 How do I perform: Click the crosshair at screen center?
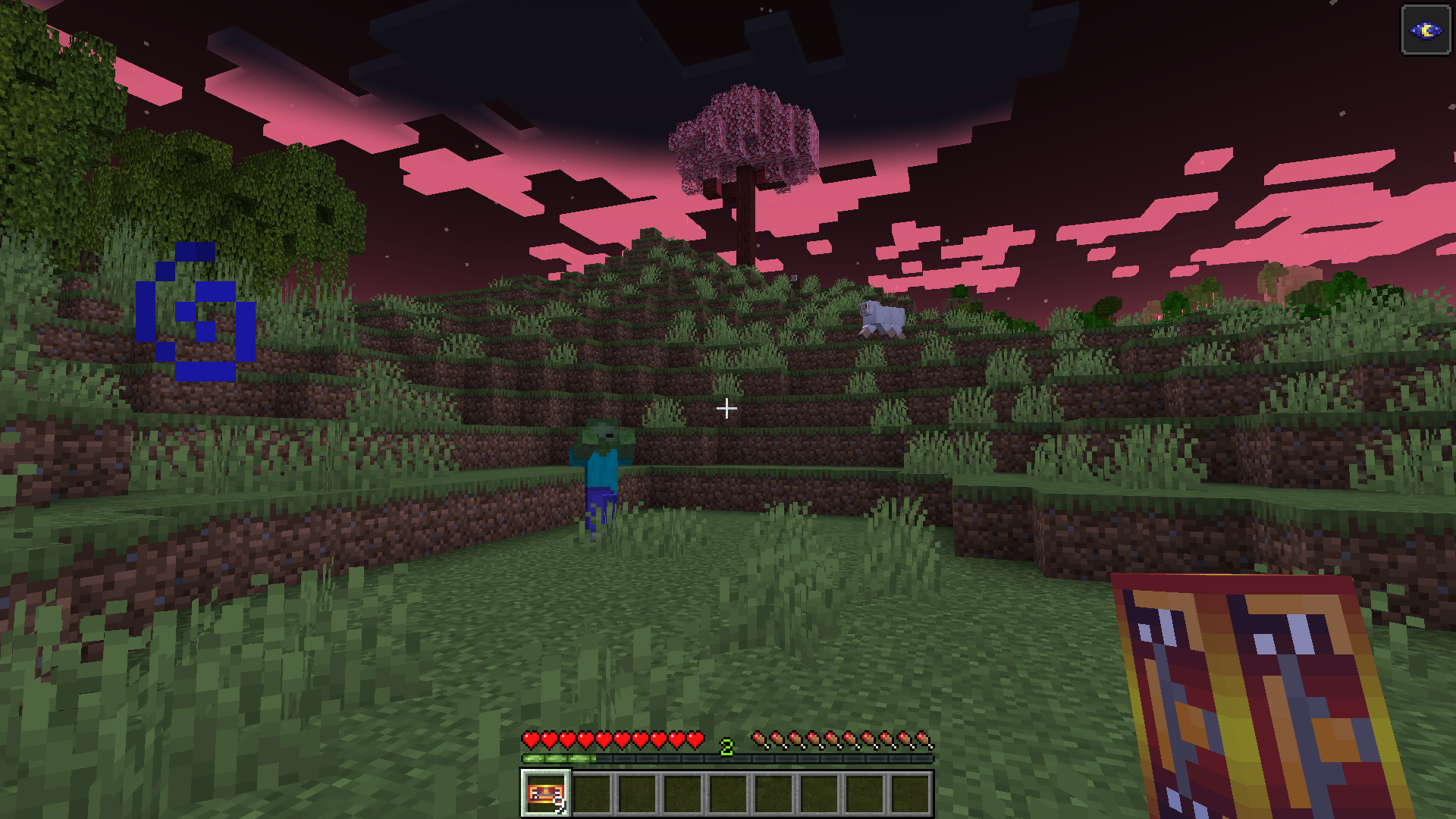727,408
